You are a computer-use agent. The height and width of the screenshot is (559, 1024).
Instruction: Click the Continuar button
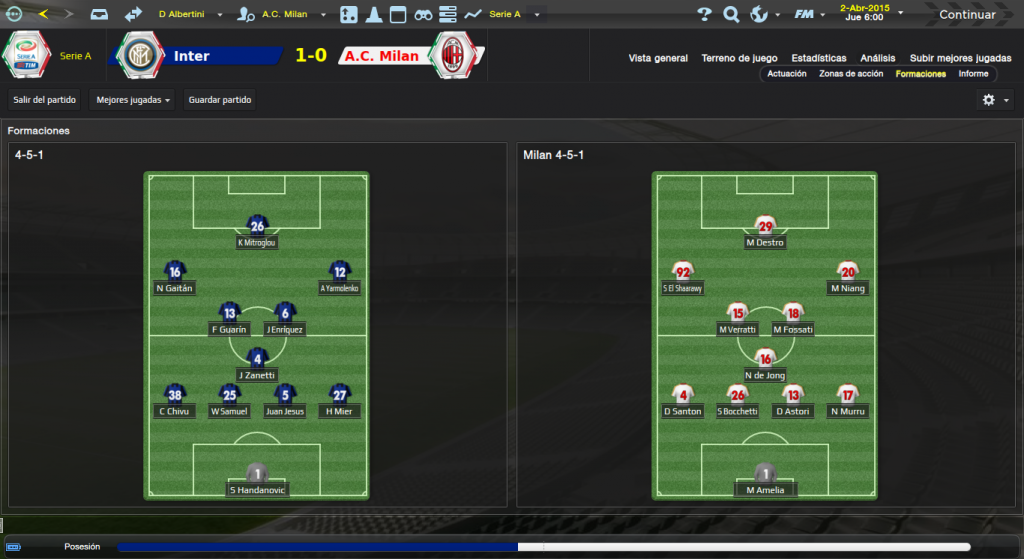(966, 15)
